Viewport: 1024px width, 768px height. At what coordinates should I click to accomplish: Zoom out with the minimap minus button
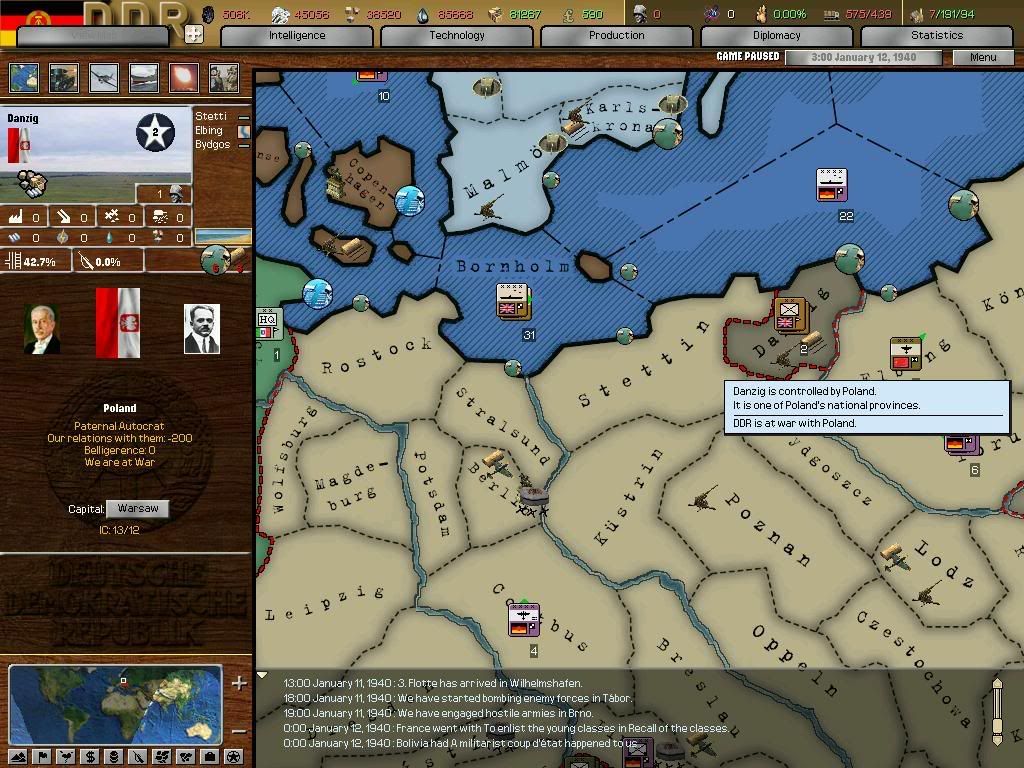(239, 731)
